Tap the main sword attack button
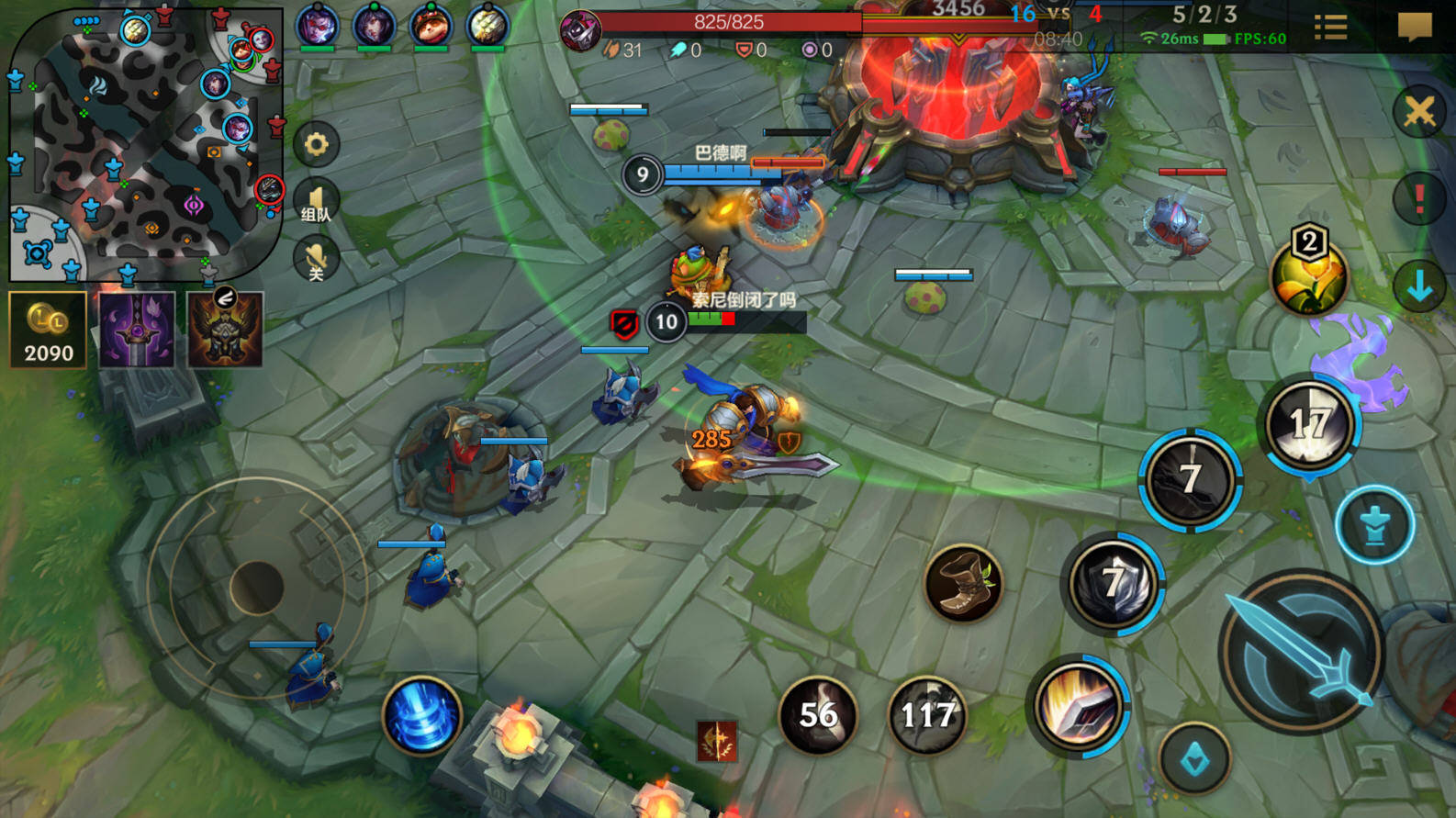Viewport: 1456px width, 818px height. (x=1301, y=651)
